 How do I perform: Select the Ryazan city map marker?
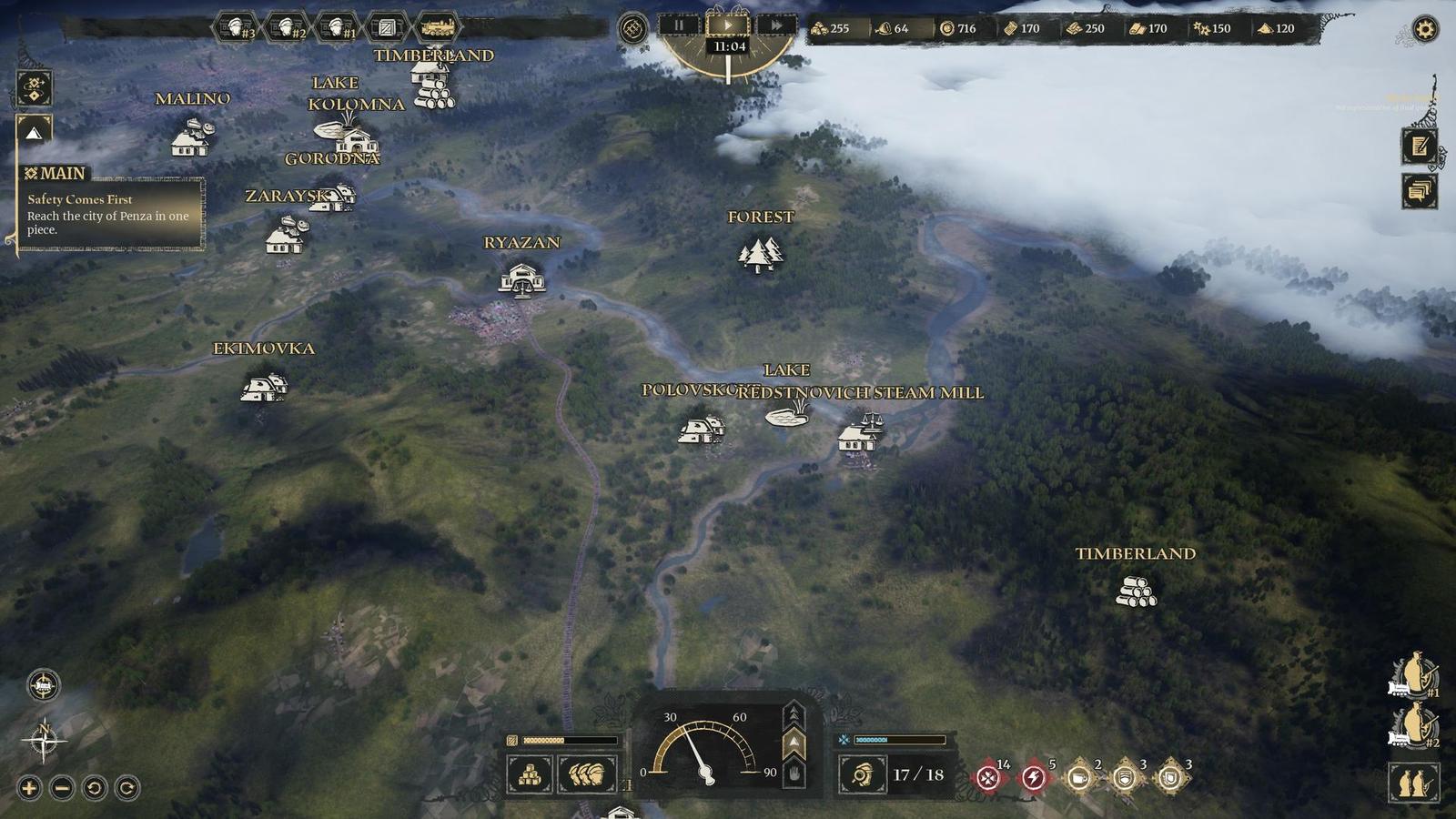[x=522, y=279]
